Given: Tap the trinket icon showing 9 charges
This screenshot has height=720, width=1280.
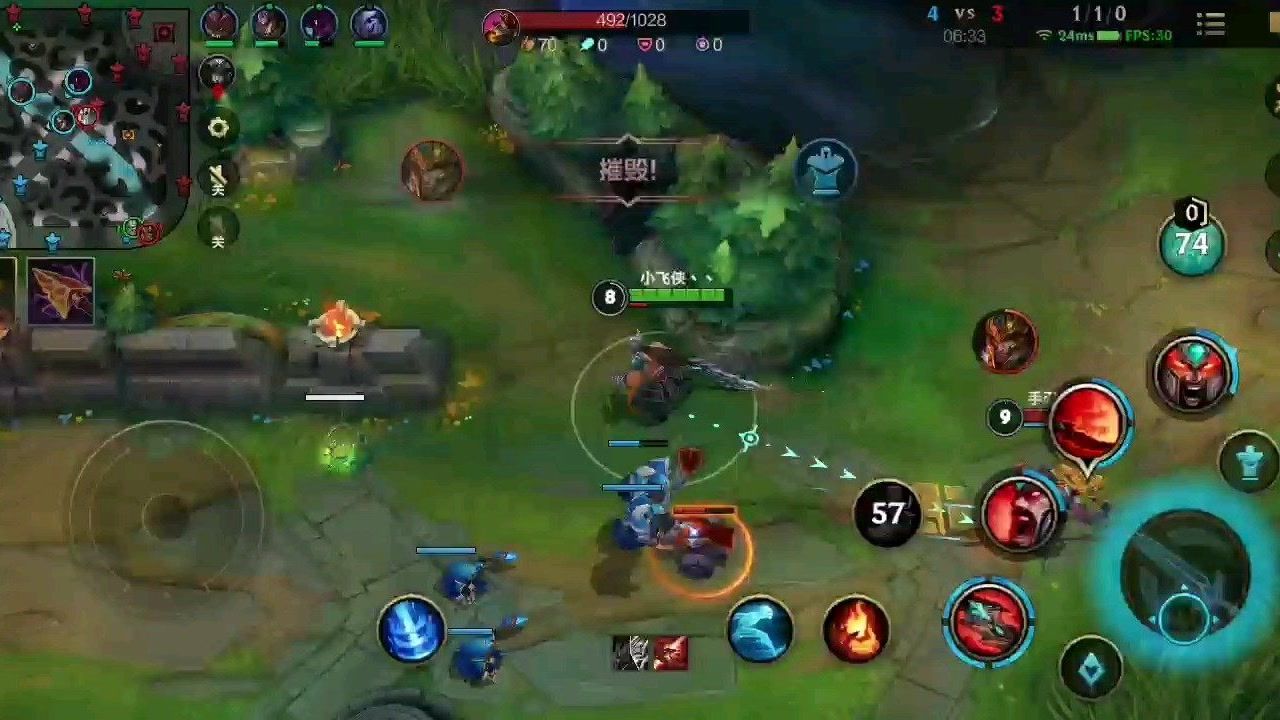Looking at the screenshot, I should (x=1005, y=418).
